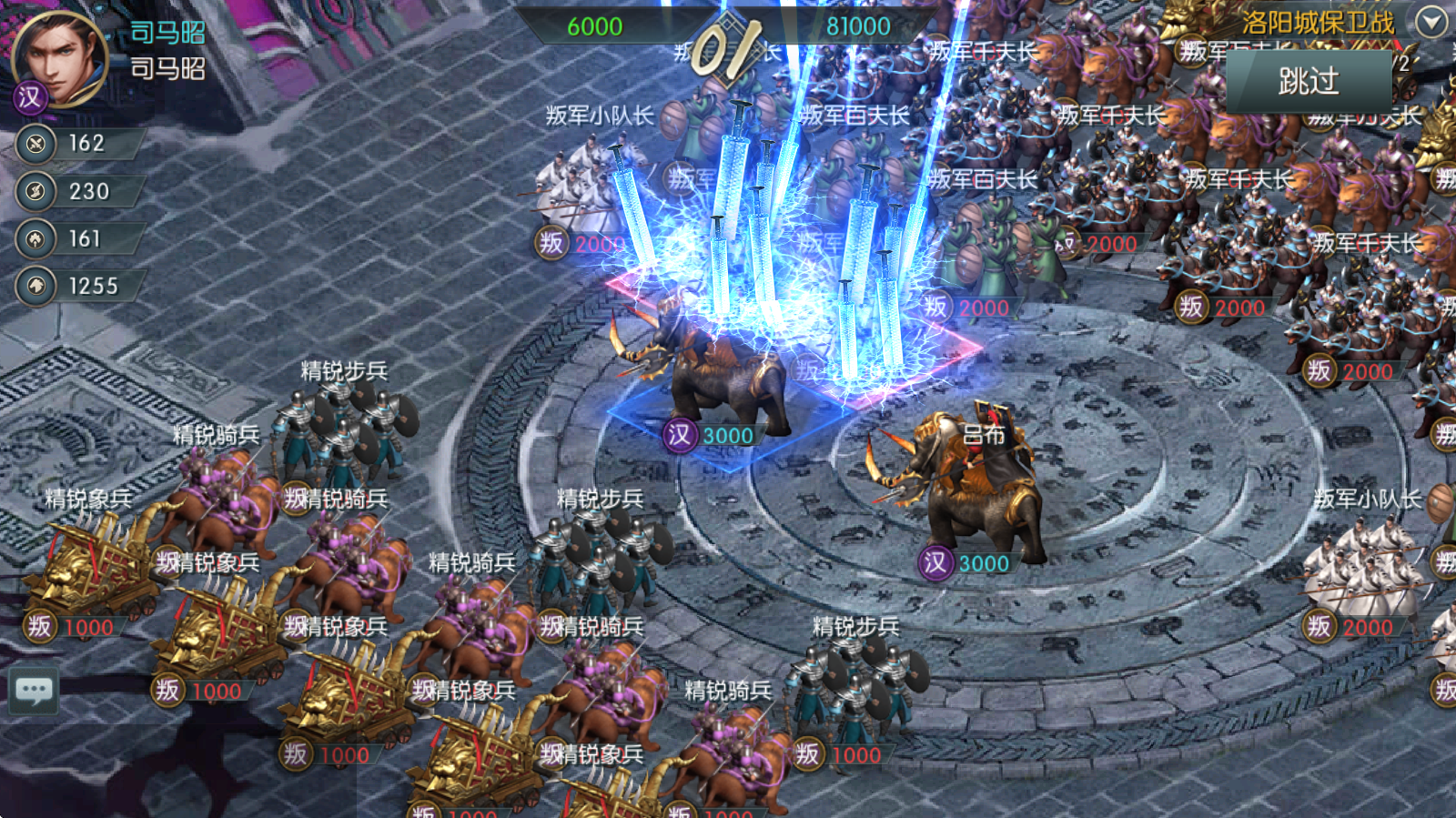Viewport: 1456px width, 818px height.
Task: Select 司马昭's hero portrait
Action: point(60,57)
